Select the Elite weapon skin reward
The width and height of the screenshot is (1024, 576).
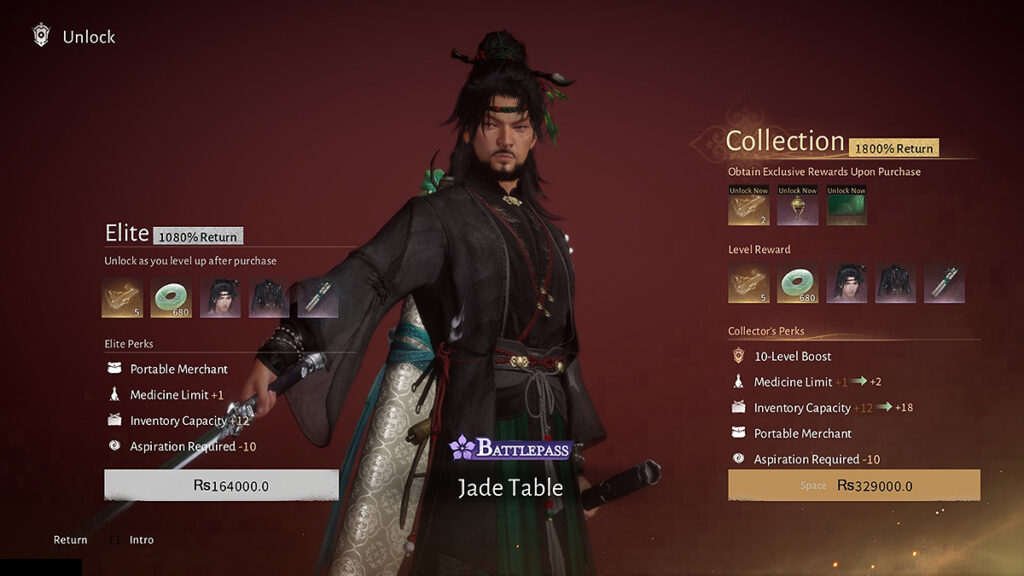(x=318, y=298)
